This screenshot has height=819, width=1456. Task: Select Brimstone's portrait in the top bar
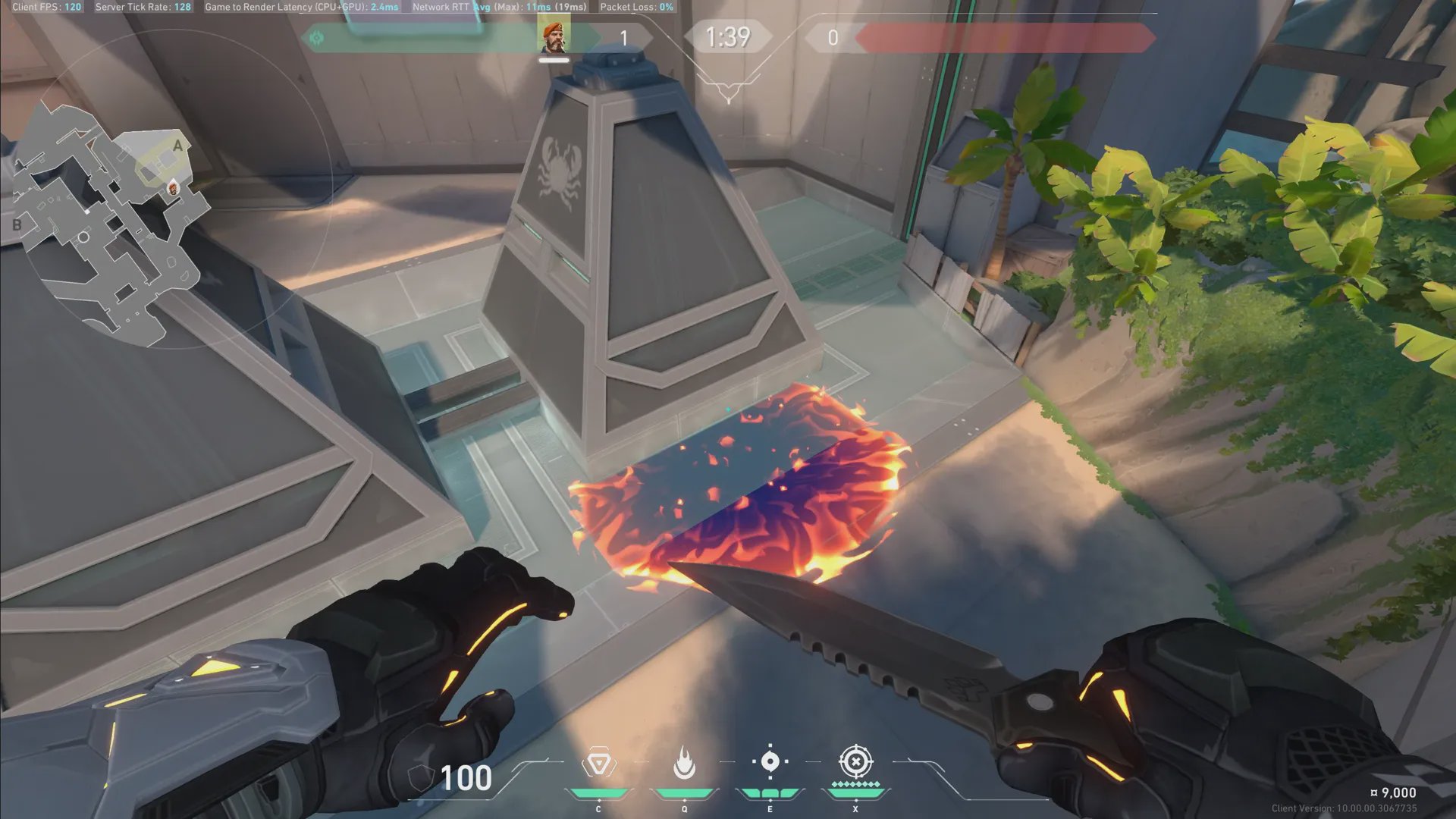click(554, 37)
